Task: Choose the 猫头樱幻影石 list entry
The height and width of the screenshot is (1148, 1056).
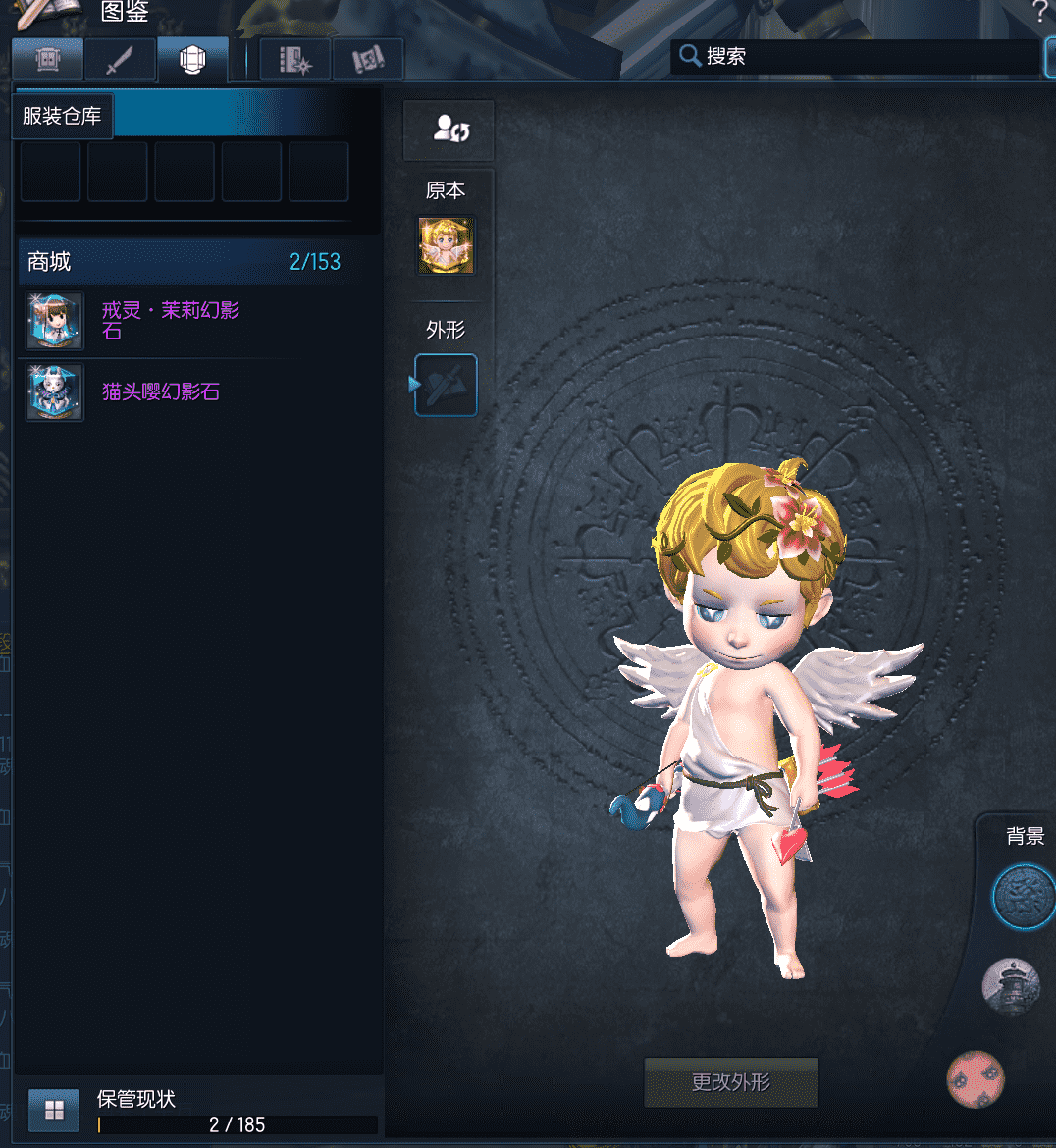Action: 161,391
